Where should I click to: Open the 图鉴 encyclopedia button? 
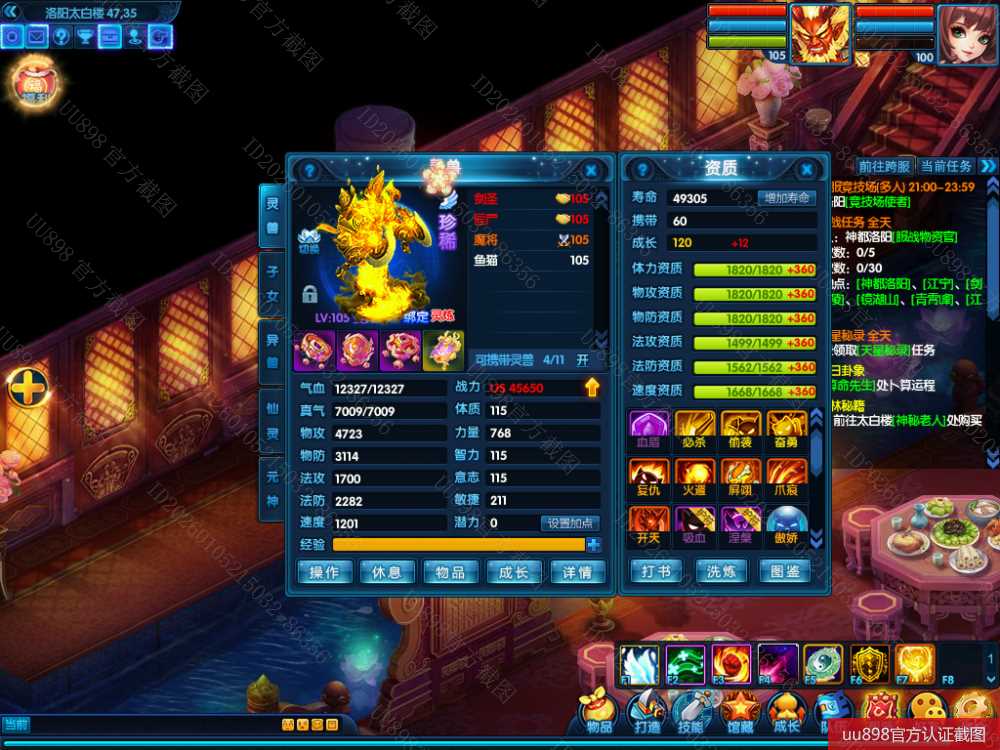786,572
